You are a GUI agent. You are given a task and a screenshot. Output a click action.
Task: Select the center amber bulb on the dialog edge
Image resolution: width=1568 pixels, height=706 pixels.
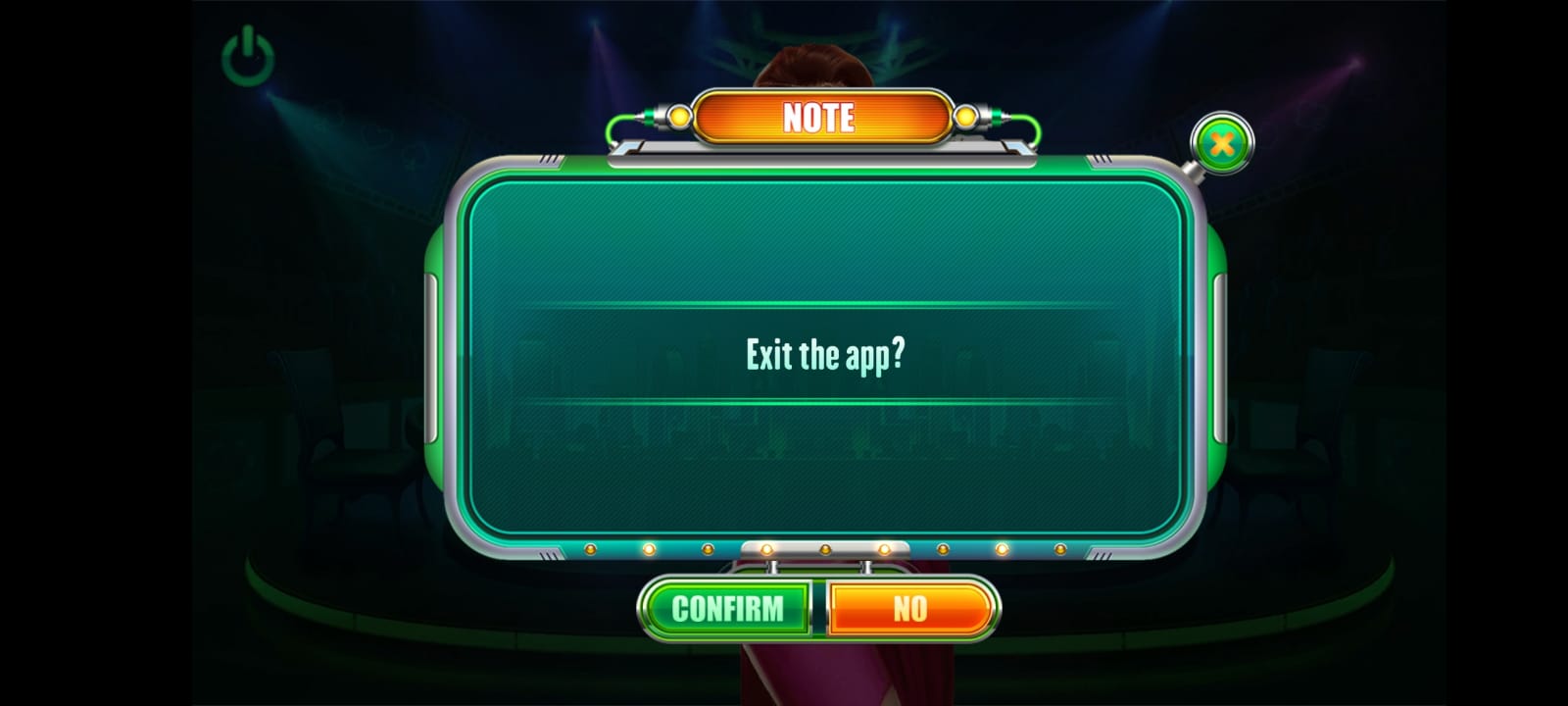pos(826,548)
